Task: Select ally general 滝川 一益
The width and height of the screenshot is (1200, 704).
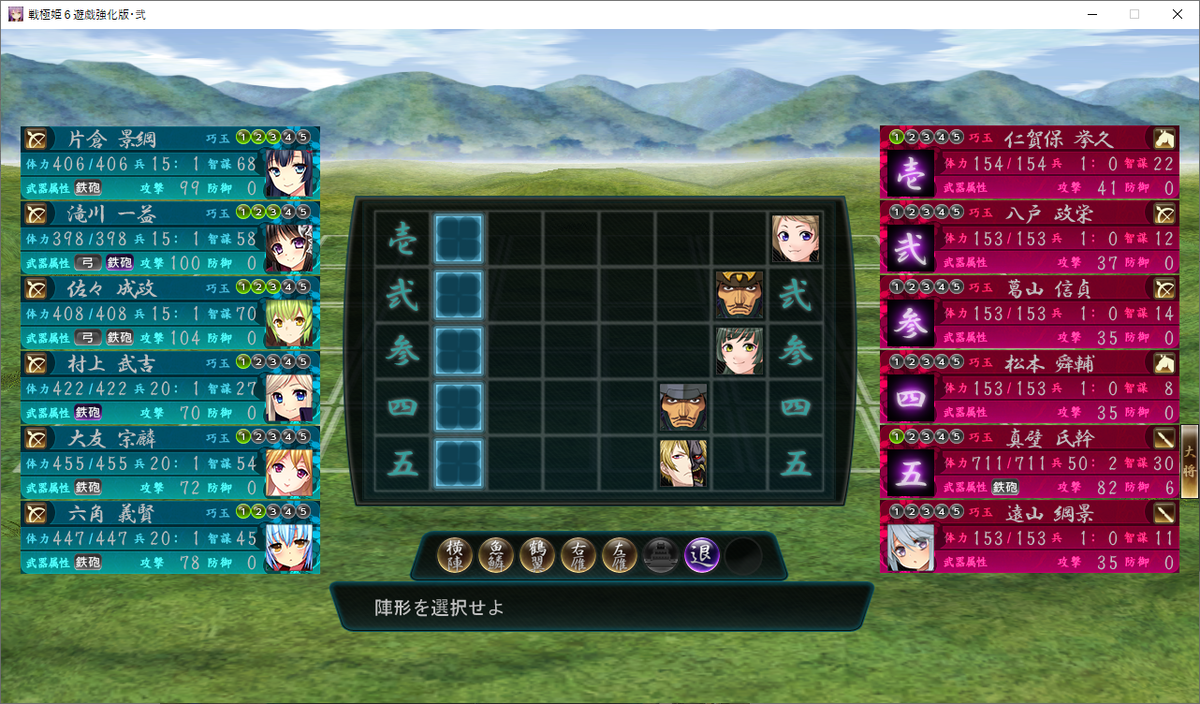Action: 170,237
